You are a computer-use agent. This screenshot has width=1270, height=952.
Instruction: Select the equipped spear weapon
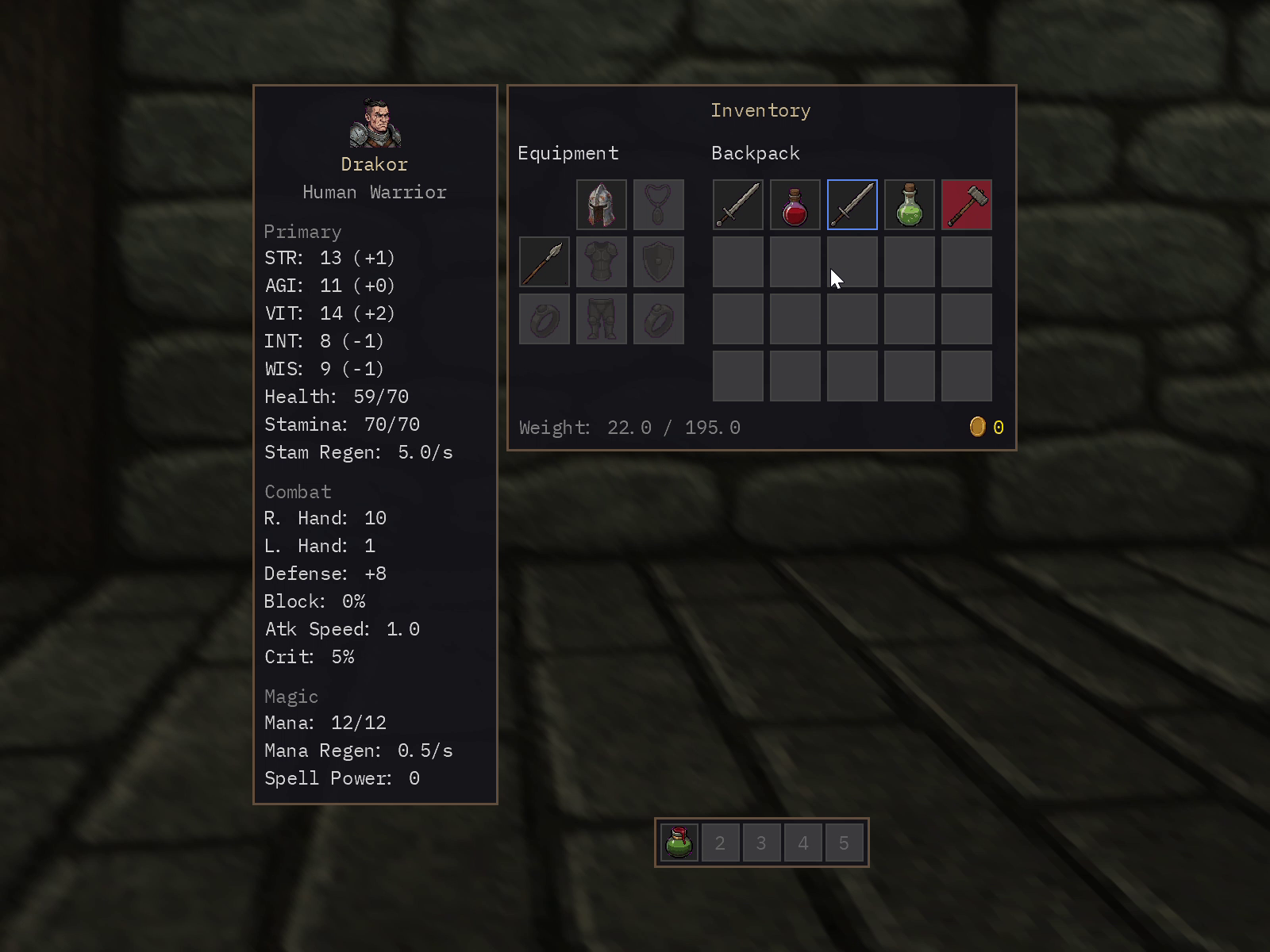(544, 261)
